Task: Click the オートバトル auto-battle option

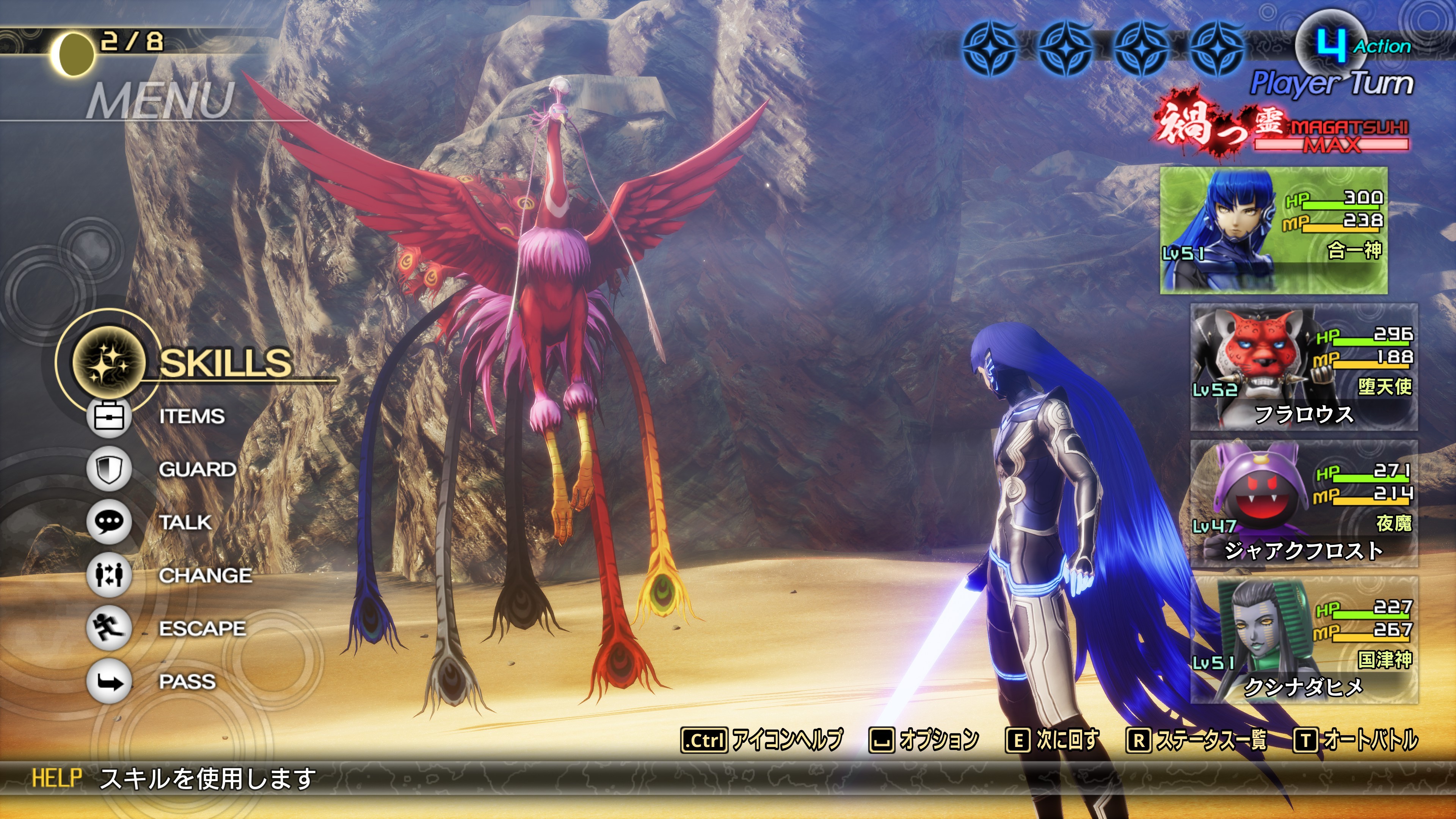Action: click(x=1356, y=740)
